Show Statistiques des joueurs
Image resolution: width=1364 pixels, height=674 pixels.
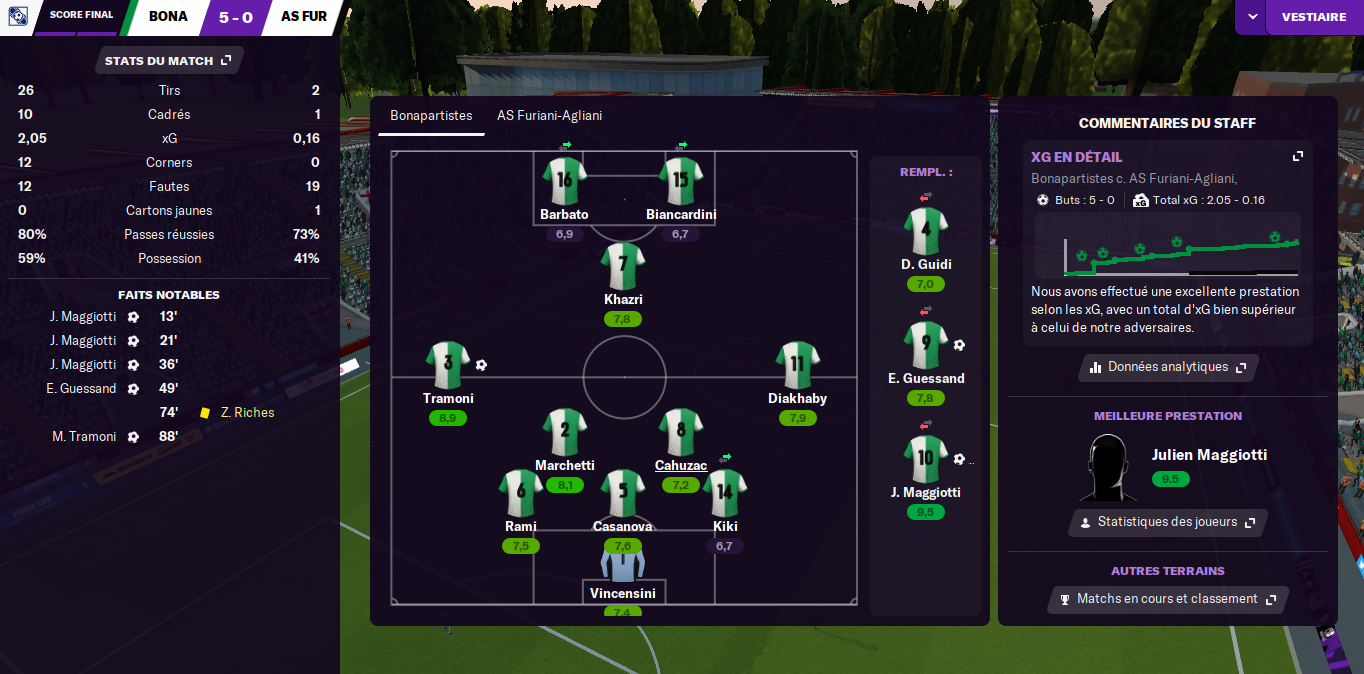pos(1167,522)
